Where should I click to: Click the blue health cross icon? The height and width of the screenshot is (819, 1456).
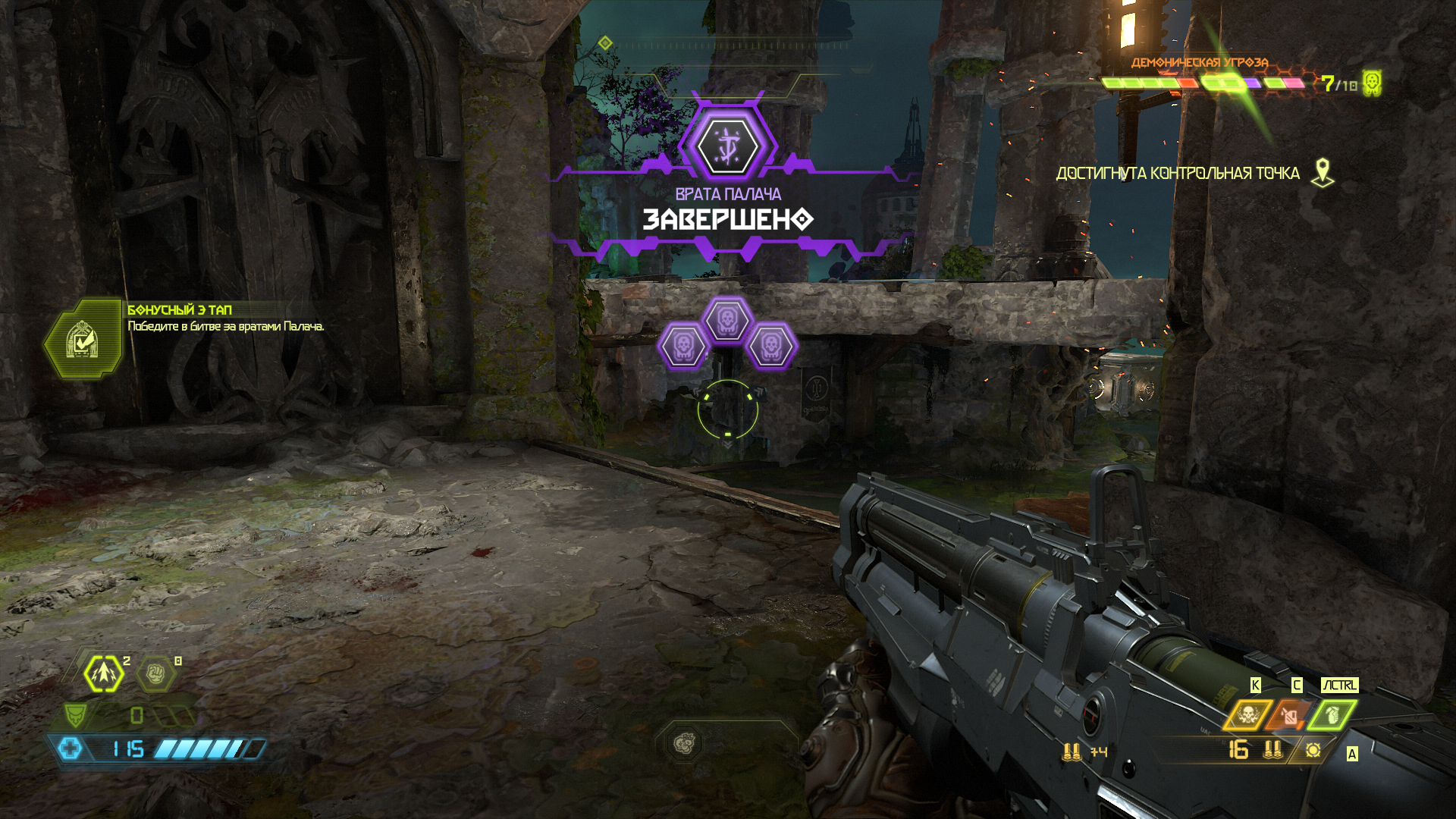point(71,749)
